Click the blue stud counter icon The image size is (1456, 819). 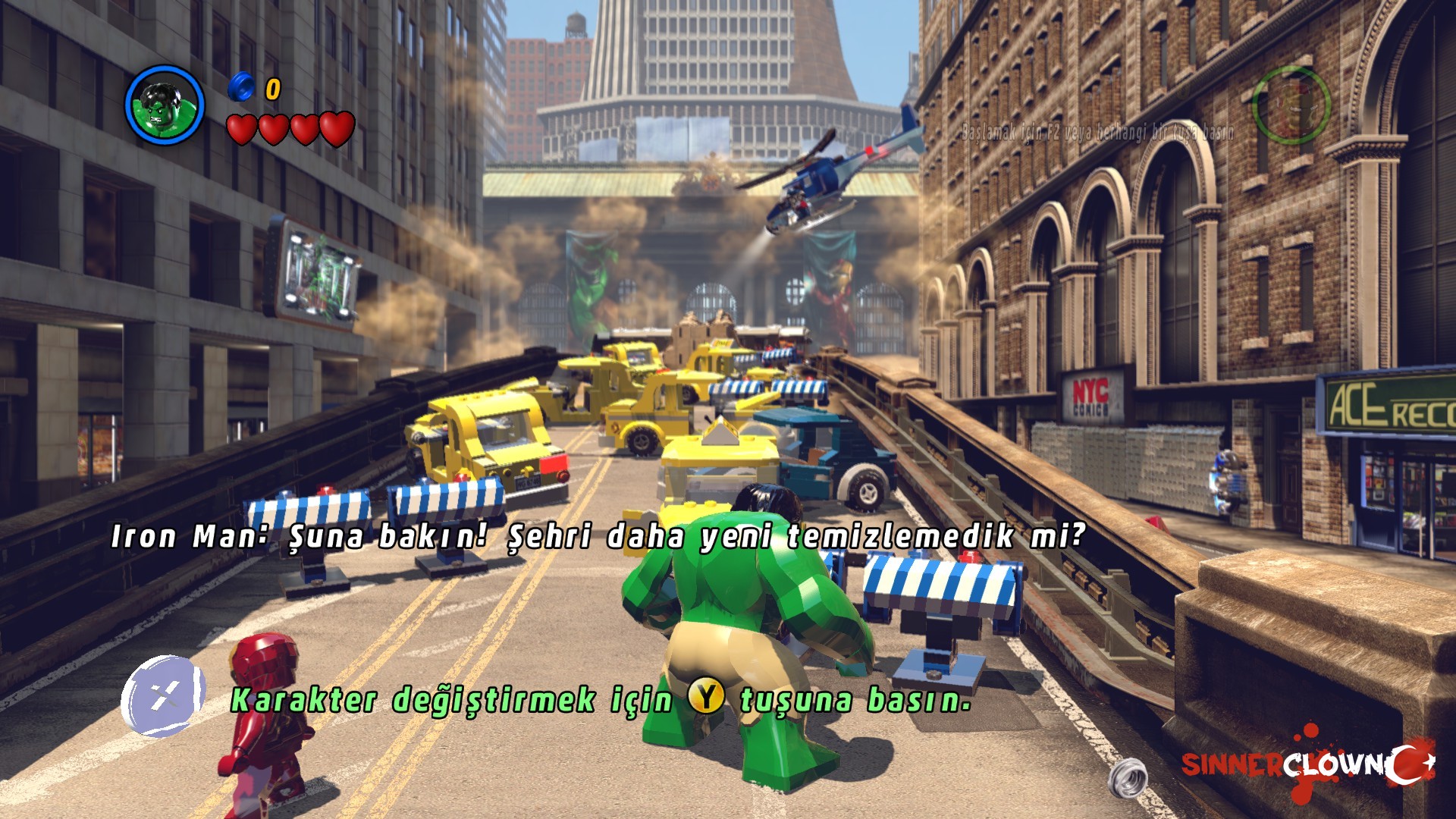point(241,86)
